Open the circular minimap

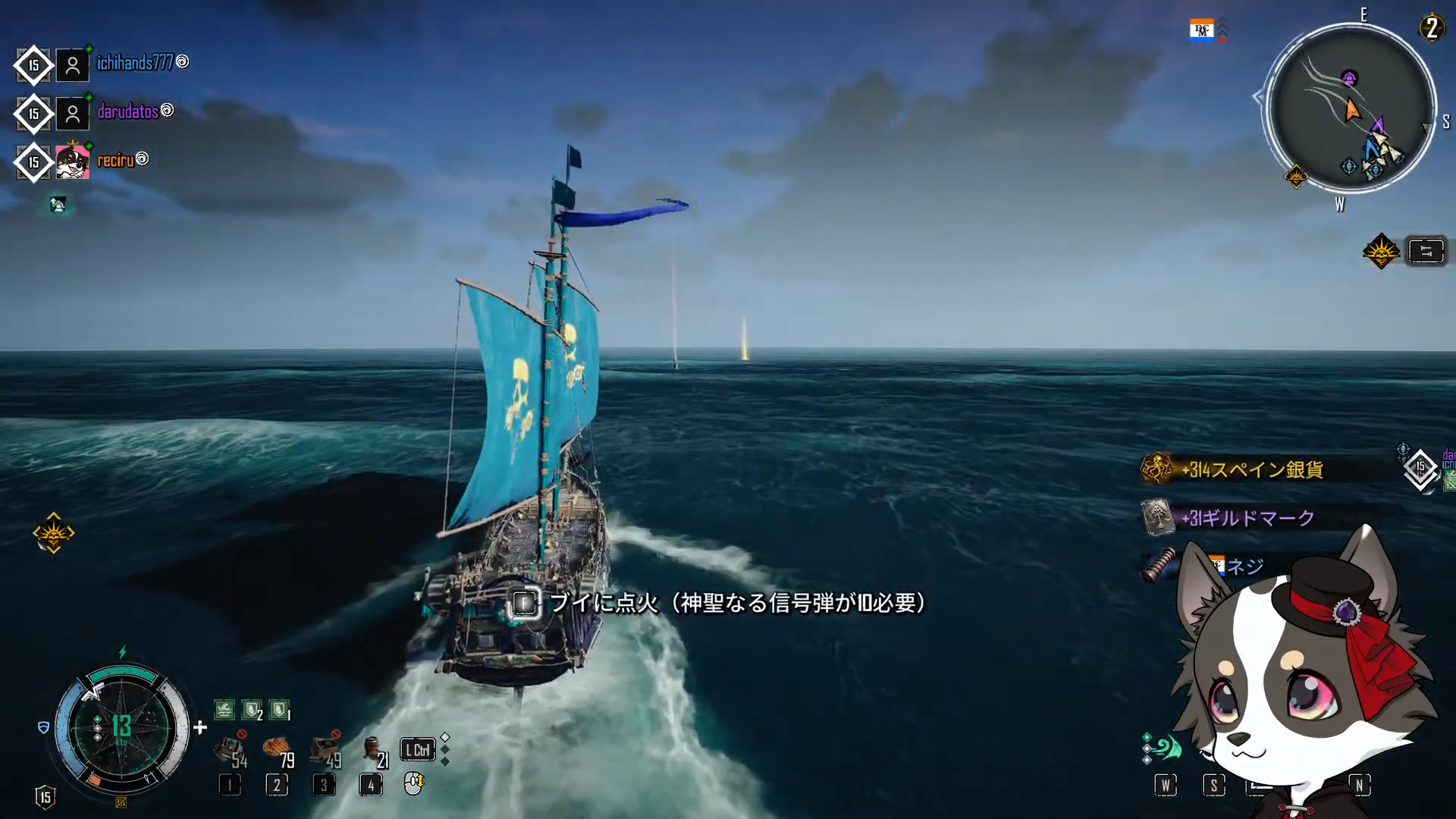(x=1351, y=108)
